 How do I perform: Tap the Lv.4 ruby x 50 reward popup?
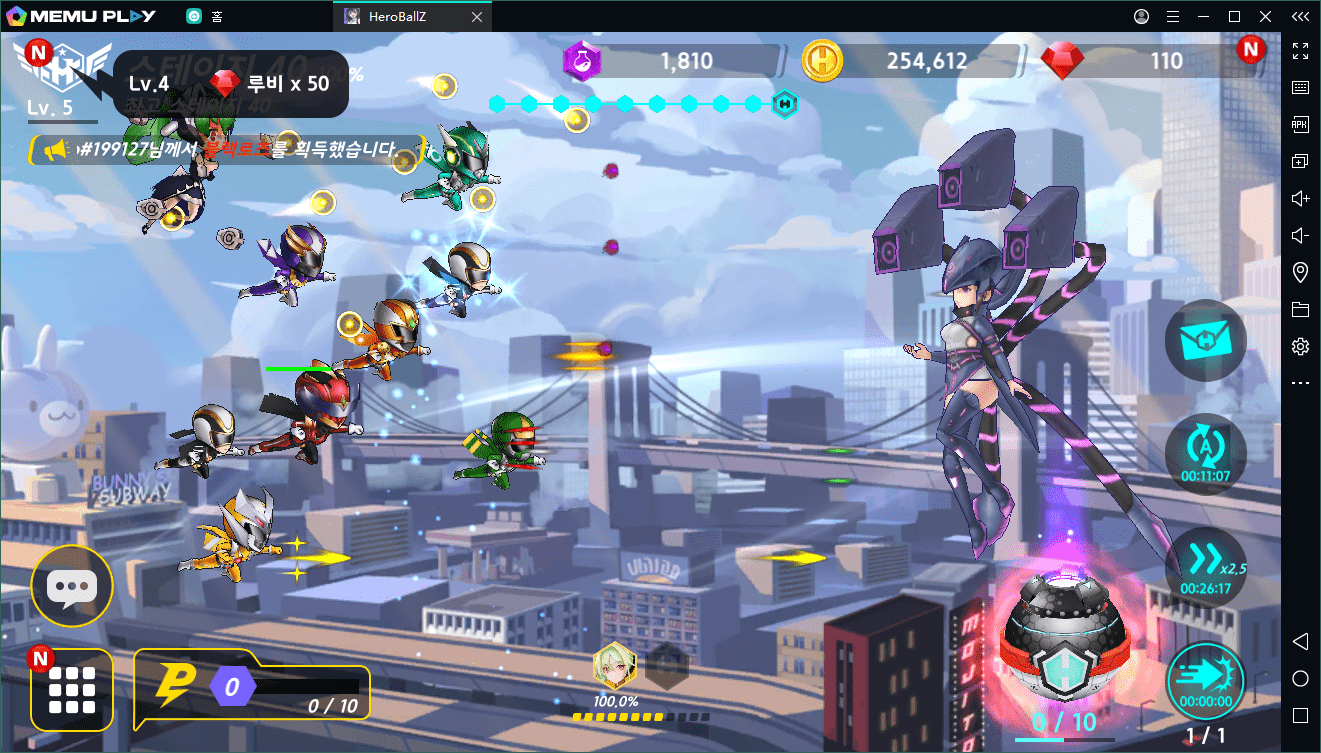click(230, 84)
